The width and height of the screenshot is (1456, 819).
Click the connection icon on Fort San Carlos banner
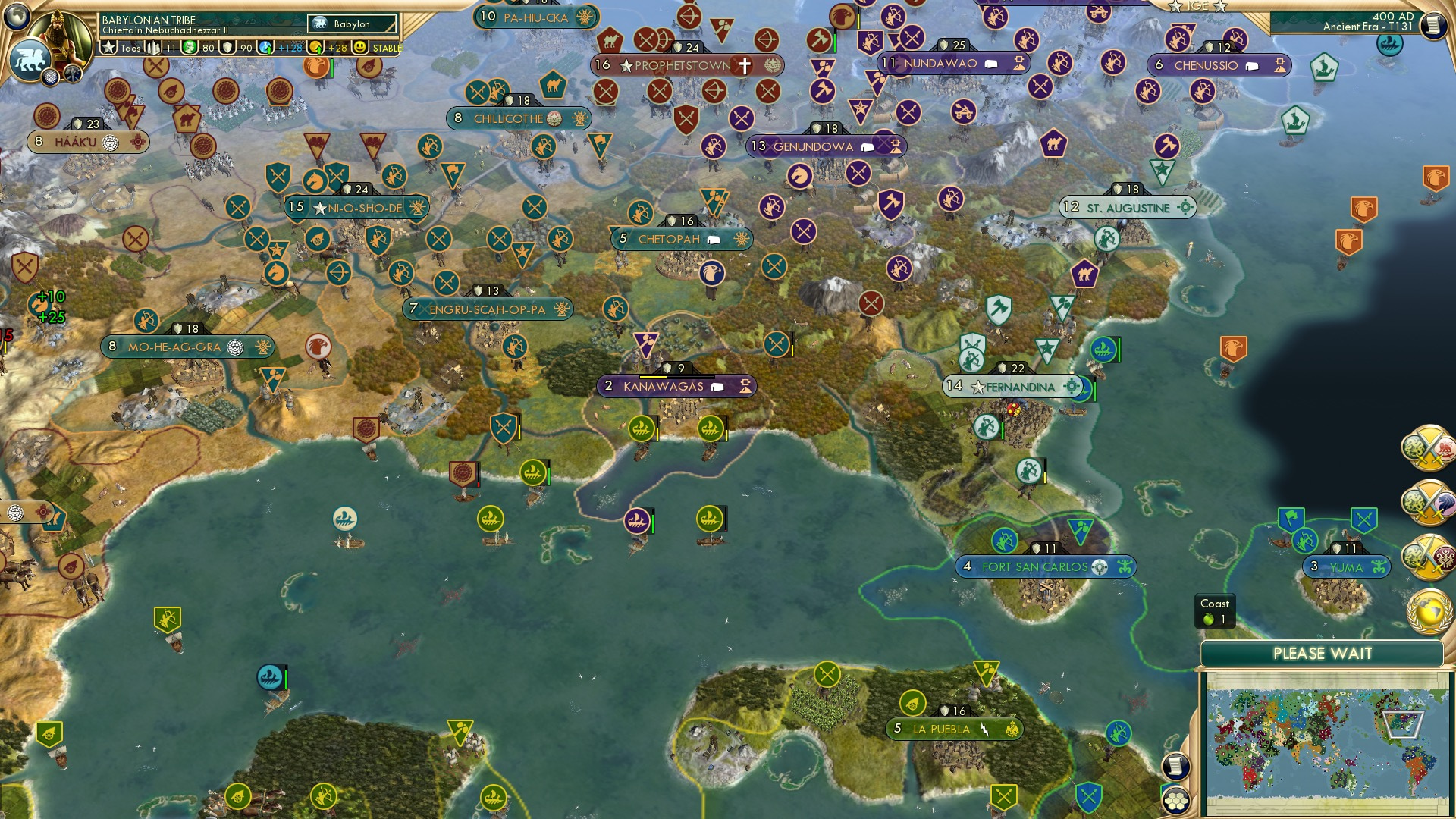tap(1099, 566)
